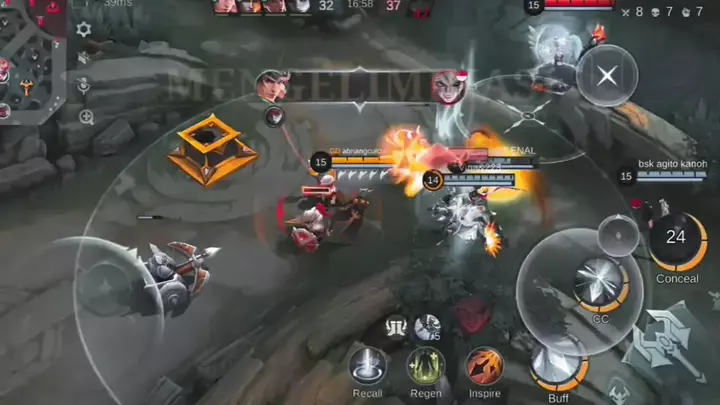Image resolution: width=720 pixels, height=405 pixels.
Task: Tap the Conceal skill on cooldown
Action: pyautogui.click(x=676, y=240)
